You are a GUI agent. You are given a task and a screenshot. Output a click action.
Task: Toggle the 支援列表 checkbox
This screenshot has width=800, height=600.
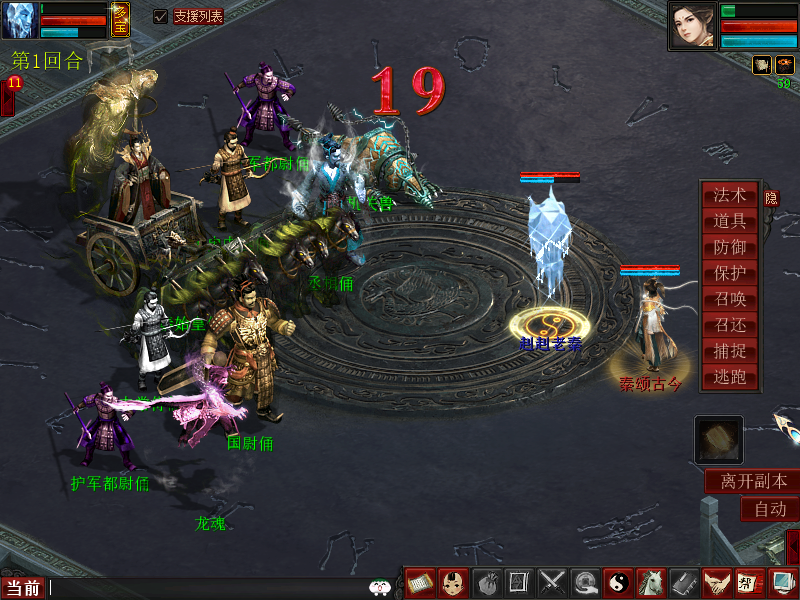tap(161, 17)
